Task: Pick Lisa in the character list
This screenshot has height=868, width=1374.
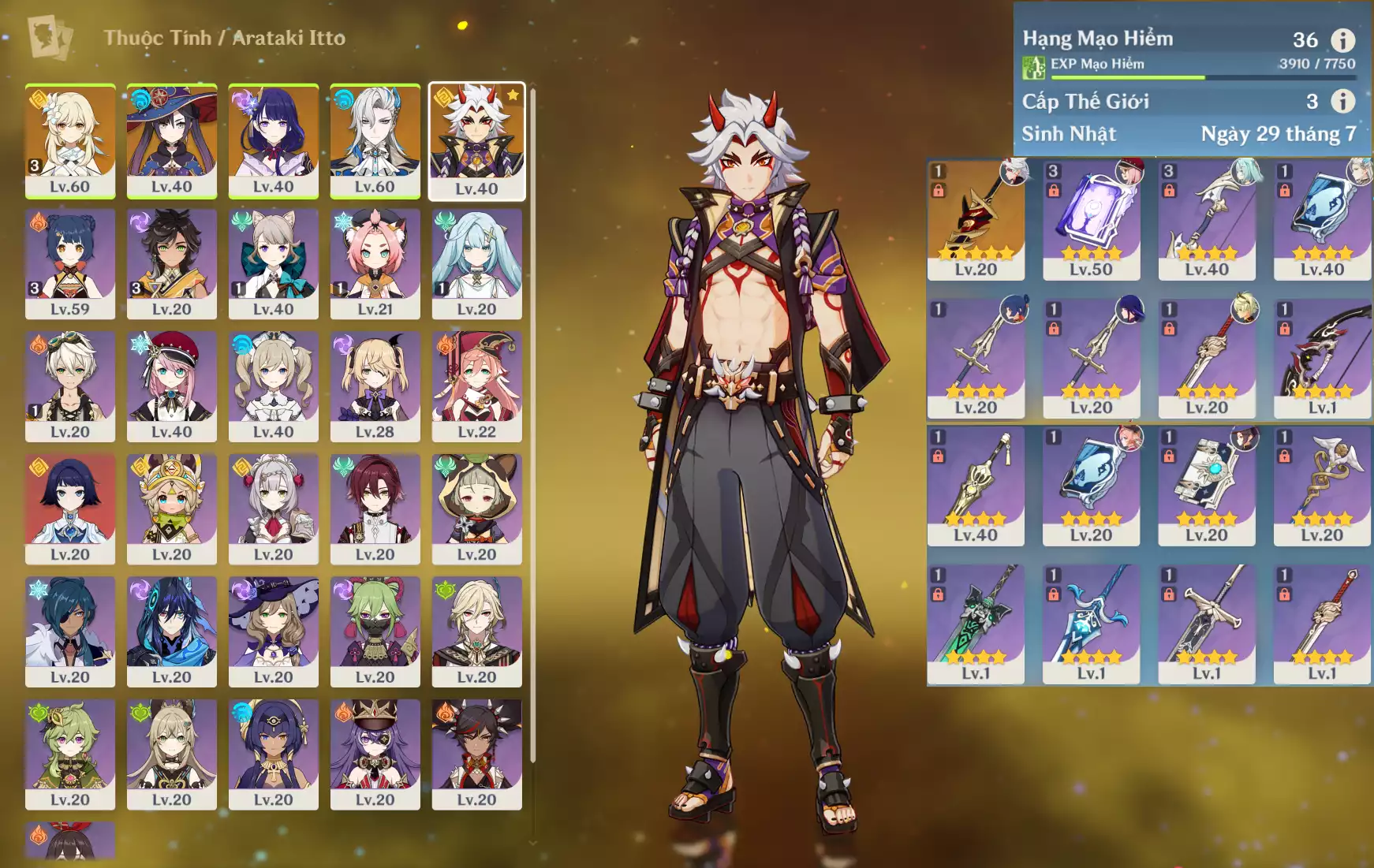Action: click(273, 631)
